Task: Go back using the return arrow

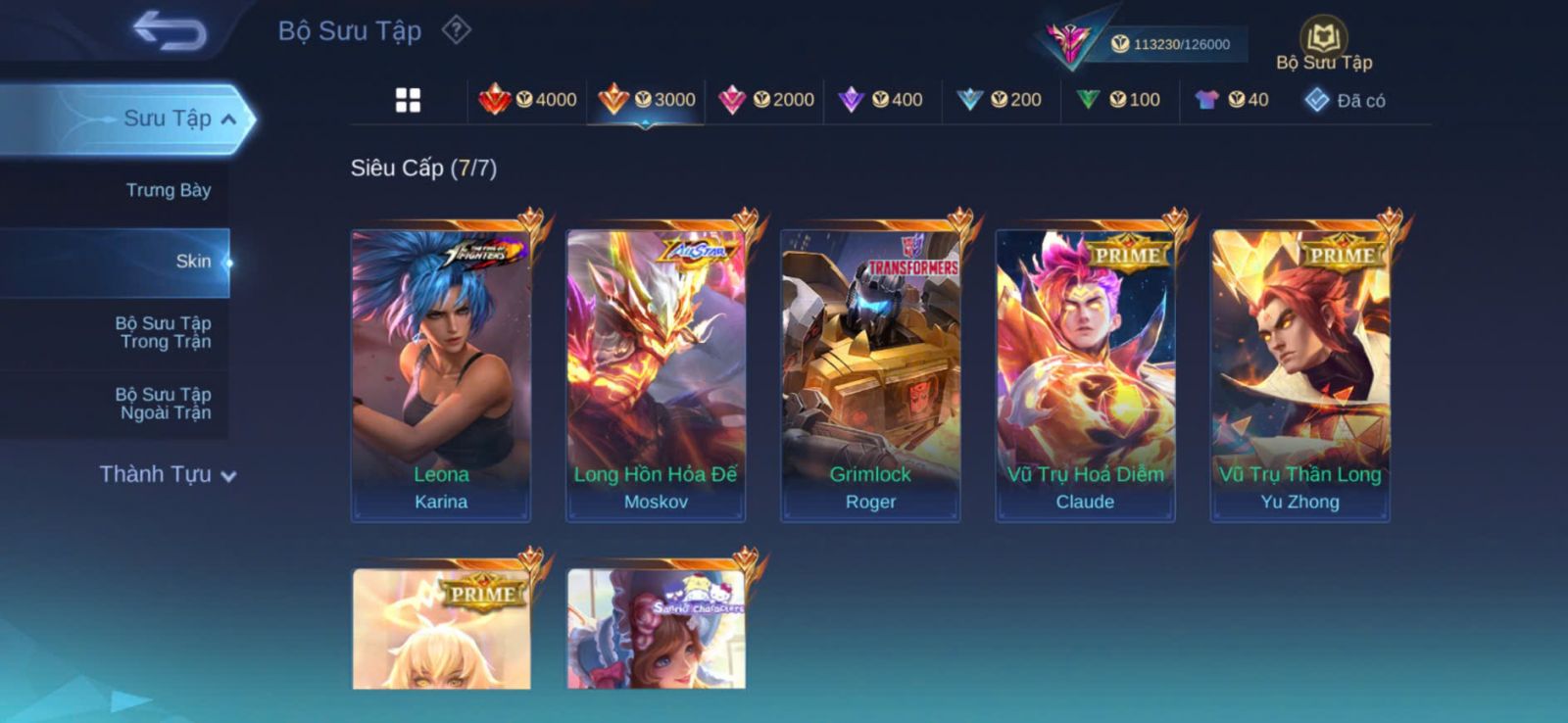Action: [x=170, y=30]
